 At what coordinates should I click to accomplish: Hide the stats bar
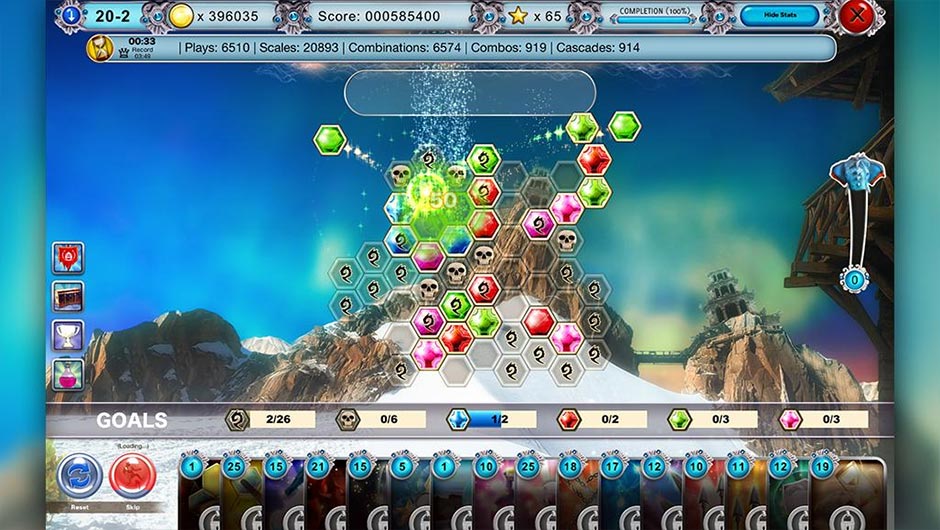tap(779, 16)
